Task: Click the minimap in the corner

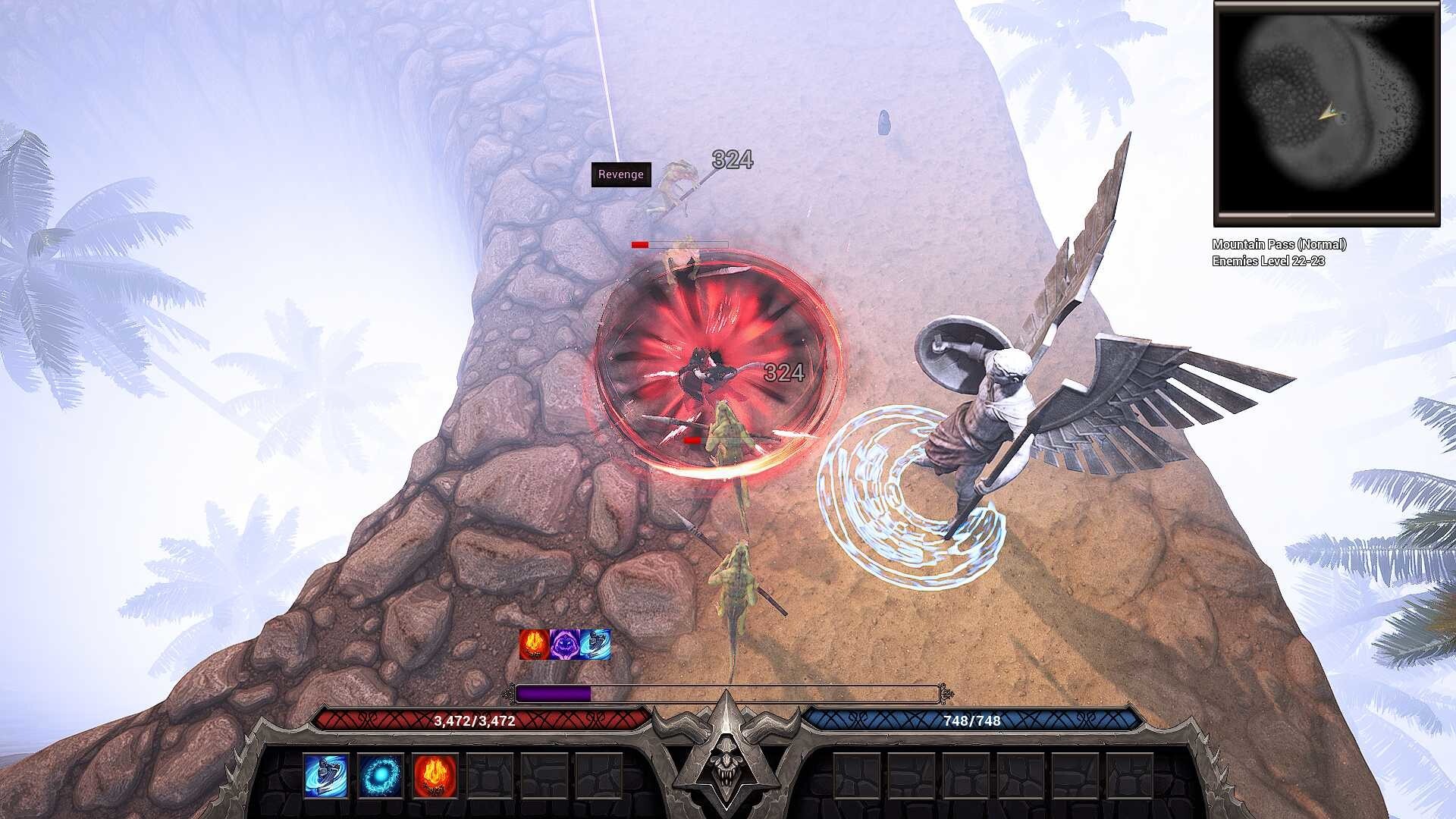Action: pyautogui.click(x=1326, y=114)
